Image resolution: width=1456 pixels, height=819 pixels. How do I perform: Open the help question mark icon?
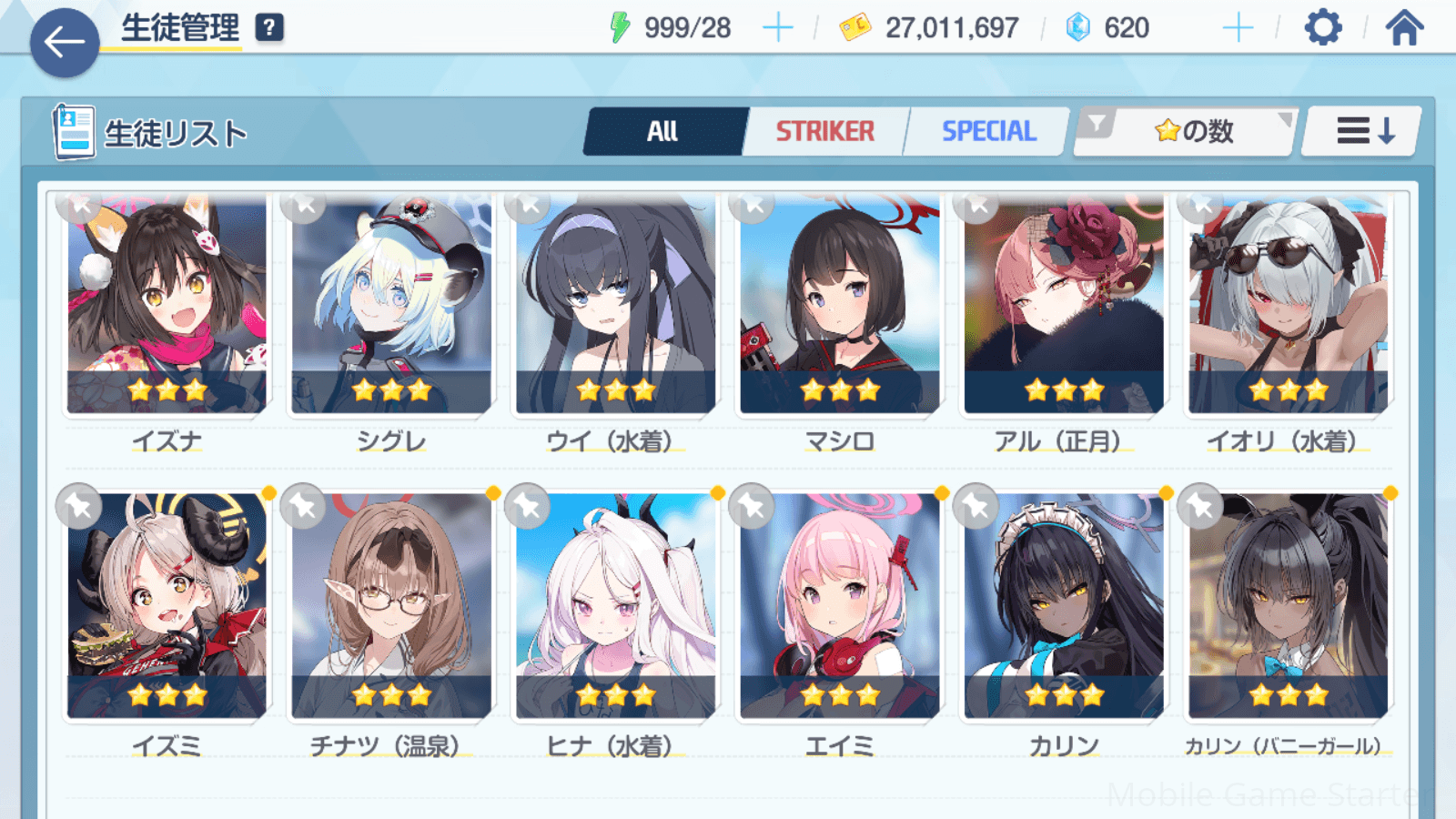click(269, 28)
